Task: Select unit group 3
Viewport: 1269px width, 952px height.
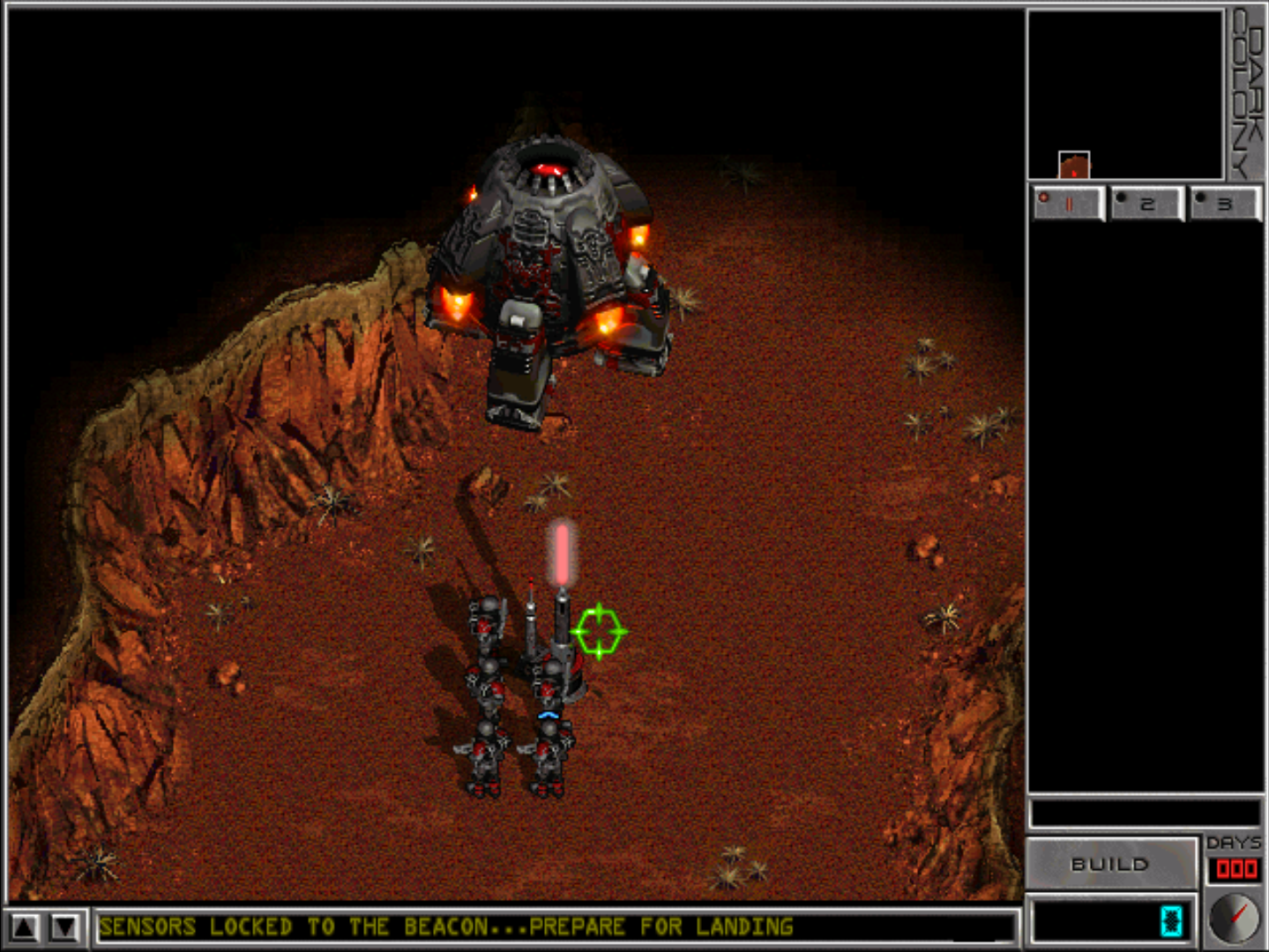Action: pyautogui.click(x=1224, y=204)
